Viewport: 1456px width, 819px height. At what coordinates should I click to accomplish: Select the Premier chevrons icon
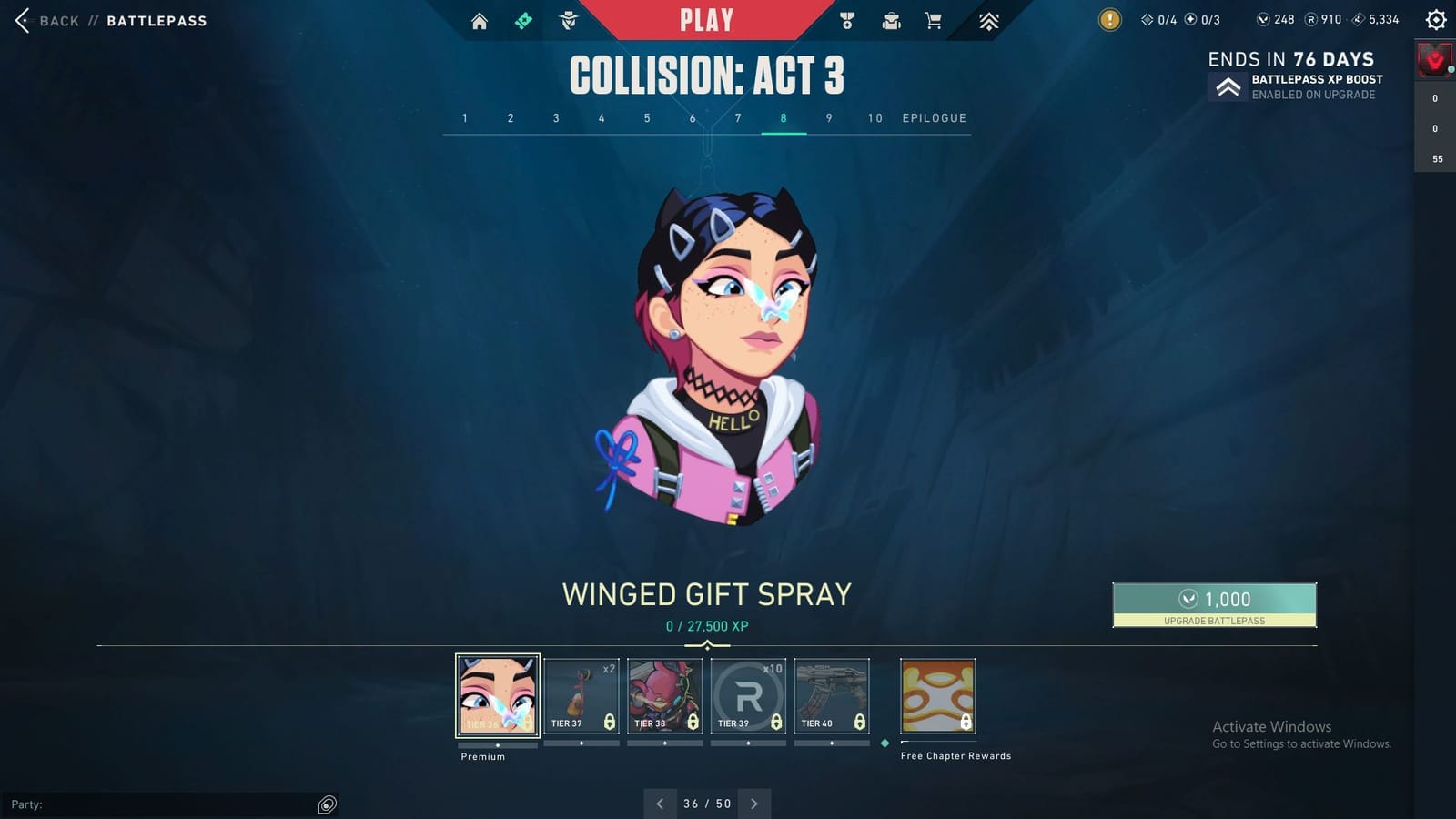(x=988, y=20)
